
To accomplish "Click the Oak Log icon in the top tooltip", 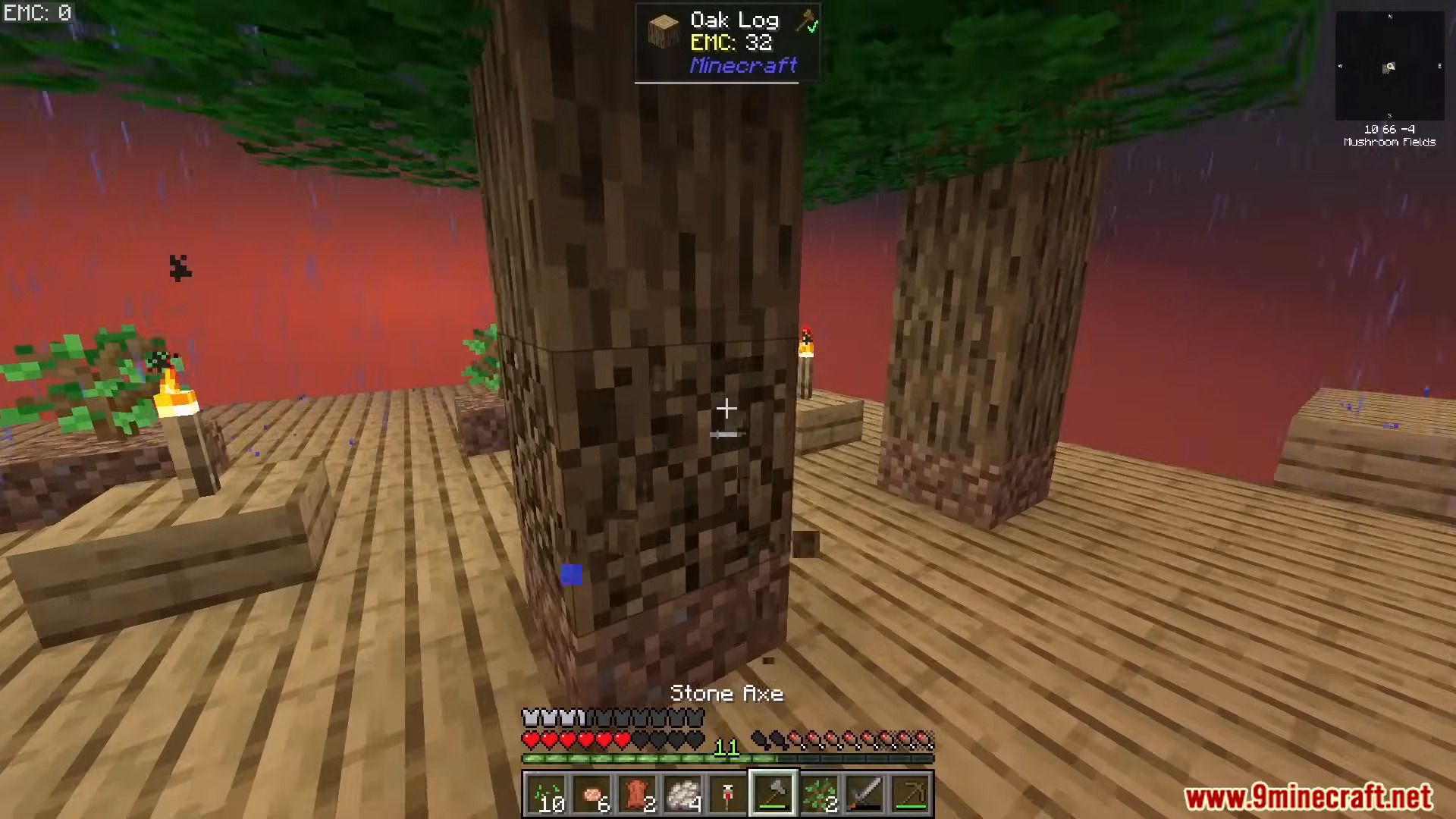I will tap(663, 32).
